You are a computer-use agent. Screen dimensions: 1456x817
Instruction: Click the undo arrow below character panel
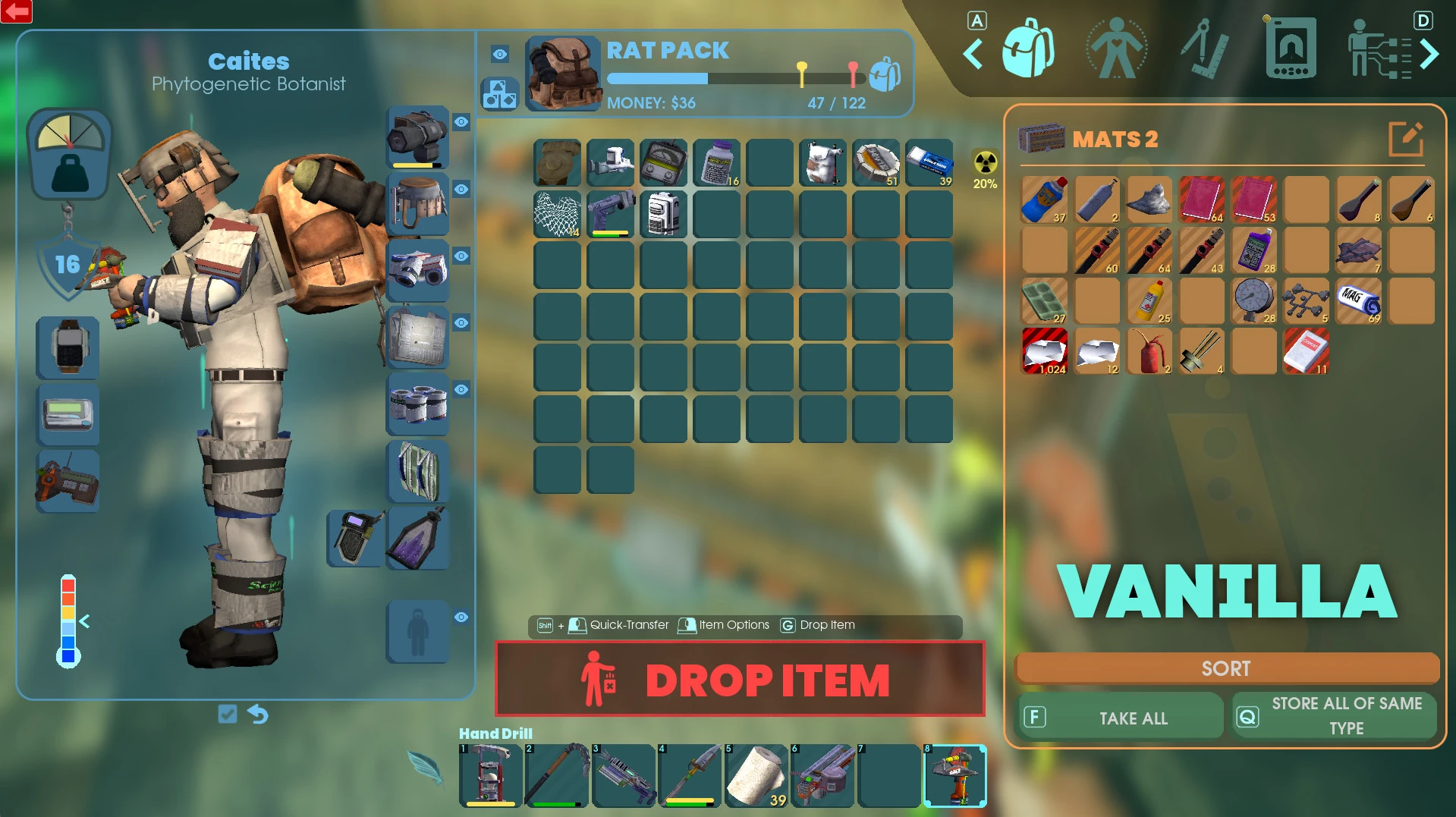click(x=258, y=714)
